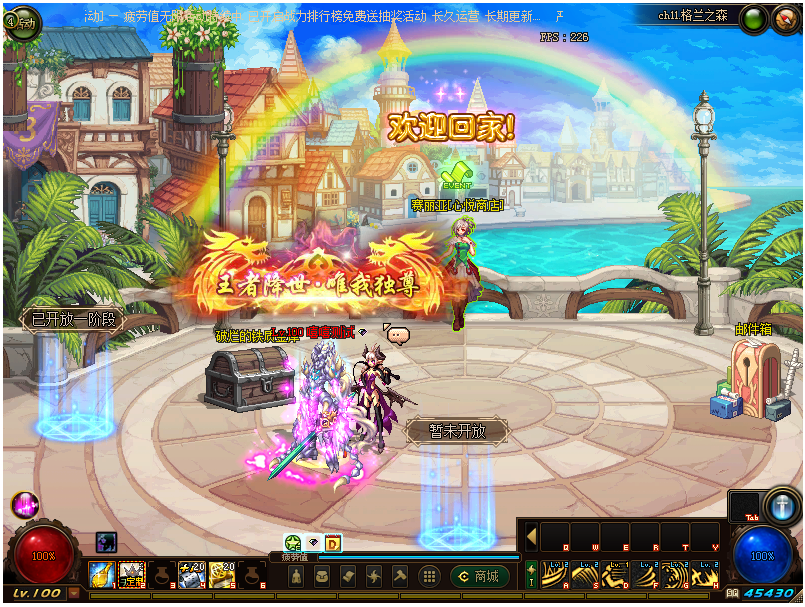The width and height of the screenshot is (805, 607).
Task: Open the hammer icon menu
Action: [x=400, y=576]
